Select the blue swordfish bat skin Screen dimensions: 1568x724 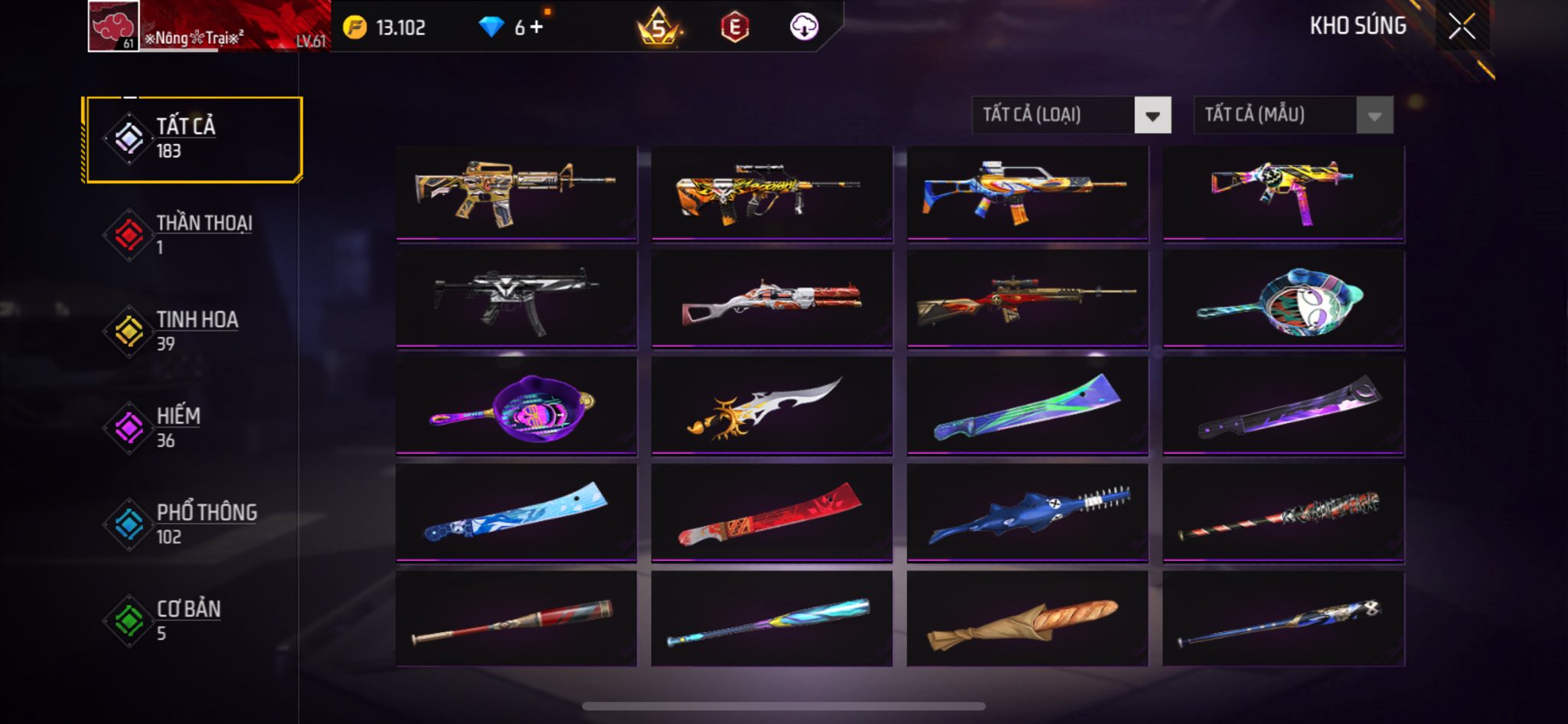click(x=1027, y=513)
